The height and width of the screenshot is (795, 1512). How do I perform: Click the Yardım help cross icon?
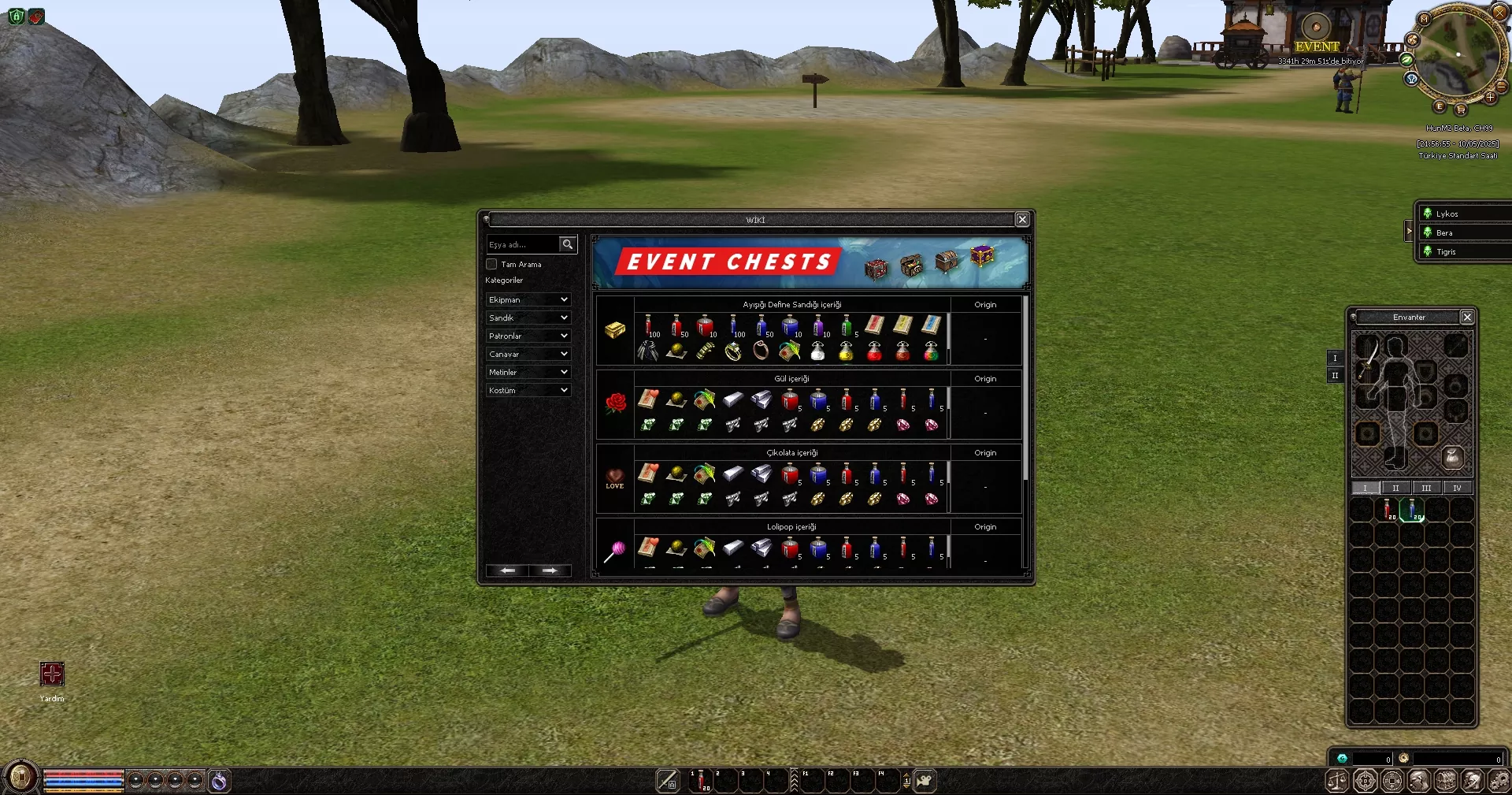tap(51, 673)
